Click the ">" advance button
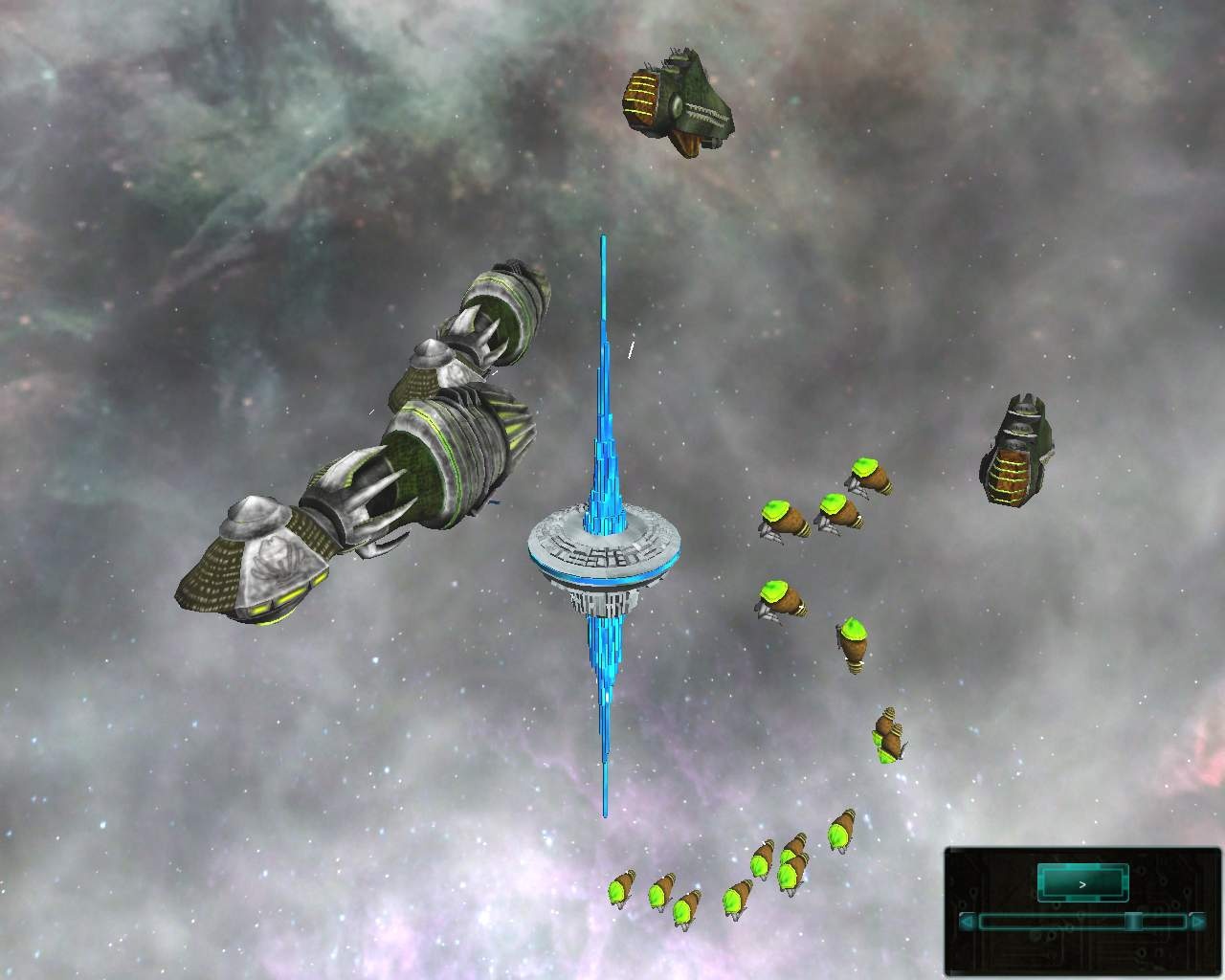This screenshot has height=980, width=1225. pyautogui.click(x=1082, y=885)
